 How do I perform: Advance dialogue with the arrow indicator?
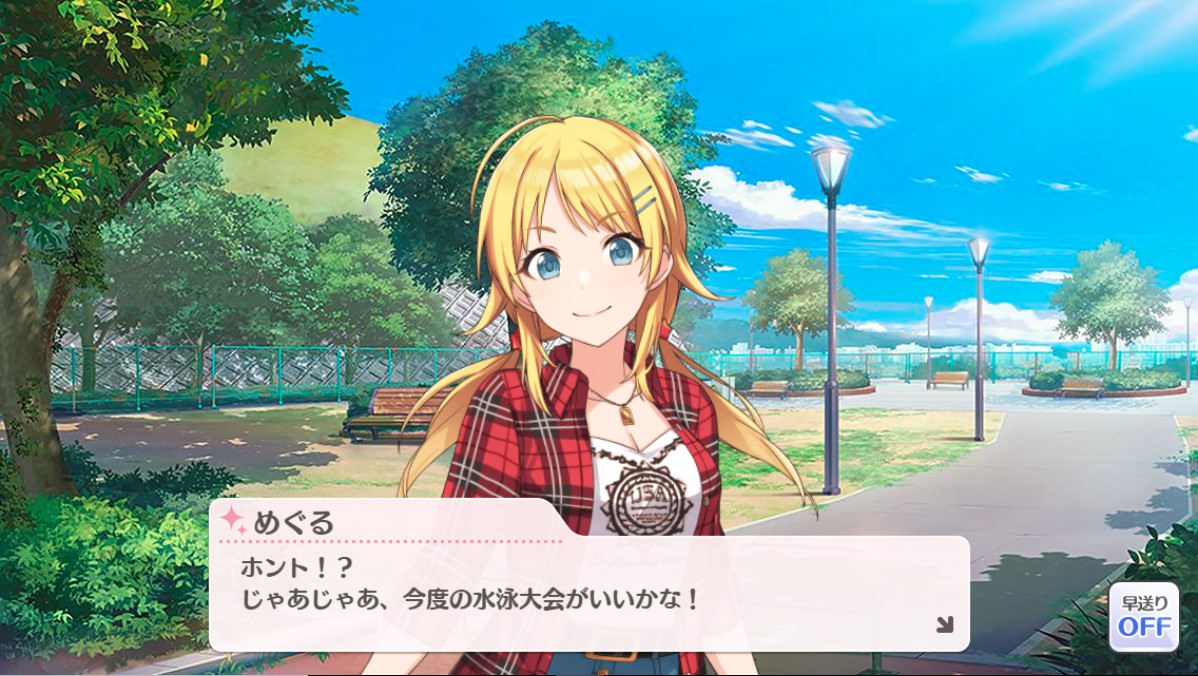(944, 625)
